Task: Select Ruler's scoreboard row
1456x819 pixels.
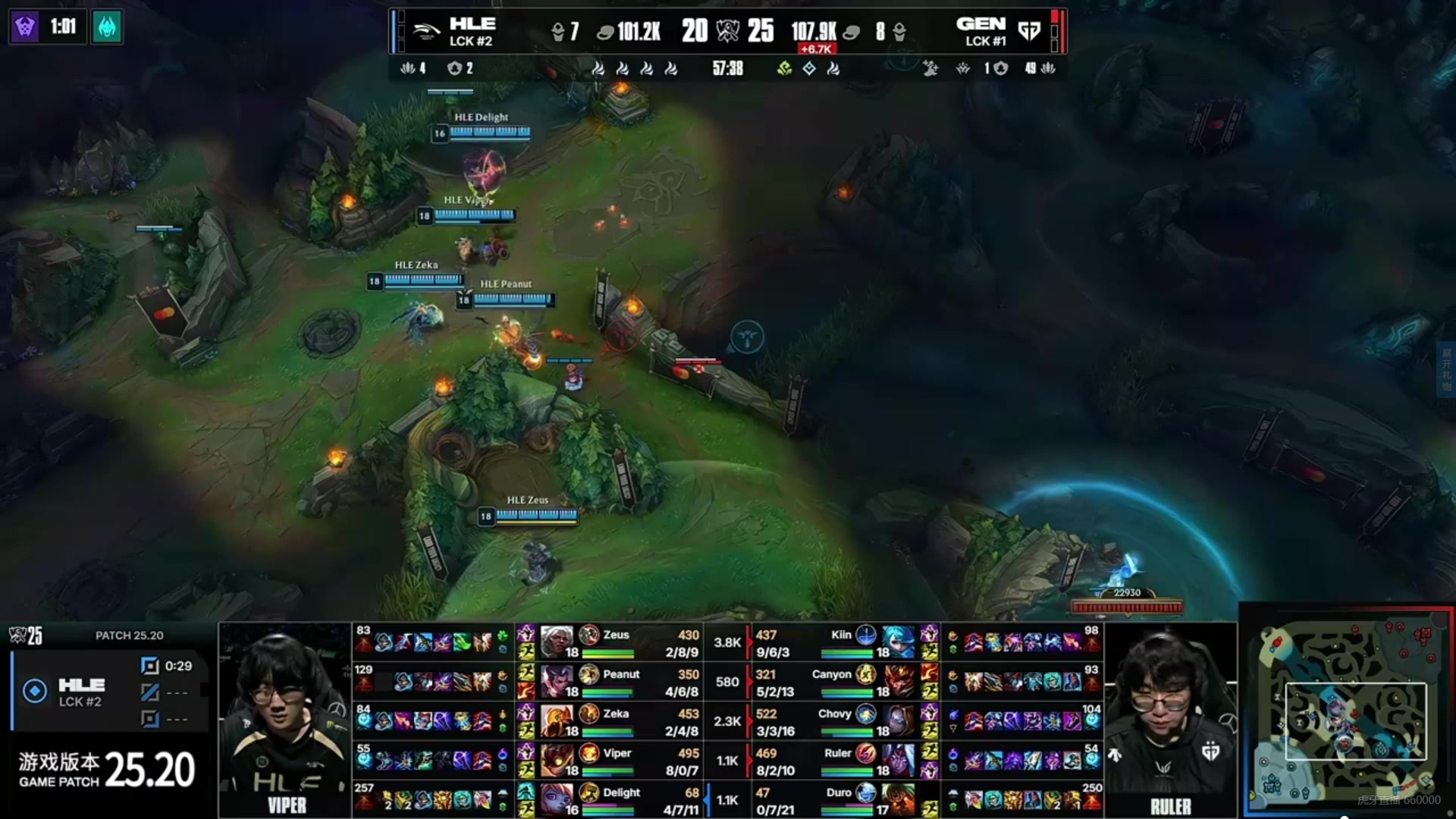Action: 842,761
